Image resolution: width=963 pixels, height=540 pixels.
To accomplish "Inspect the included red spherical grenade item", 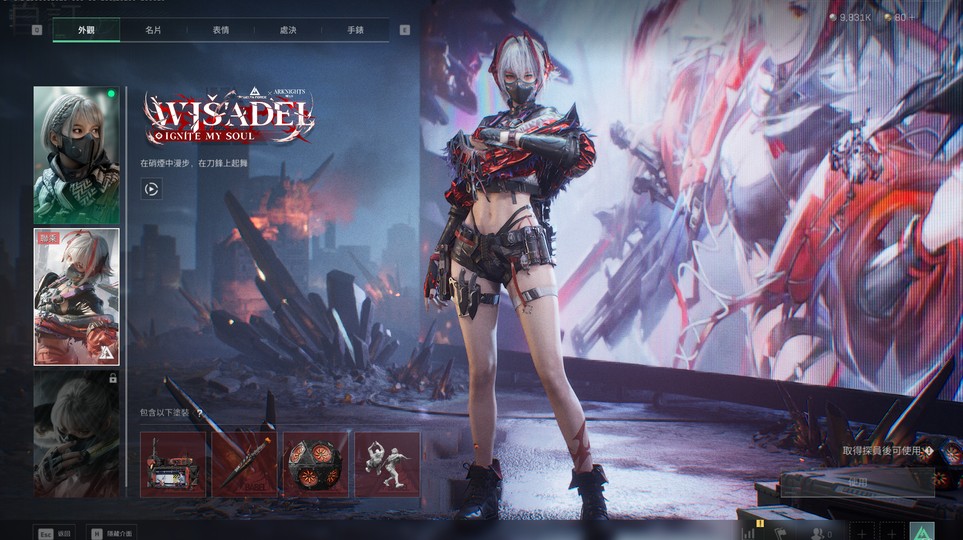I will click(315, 464).
